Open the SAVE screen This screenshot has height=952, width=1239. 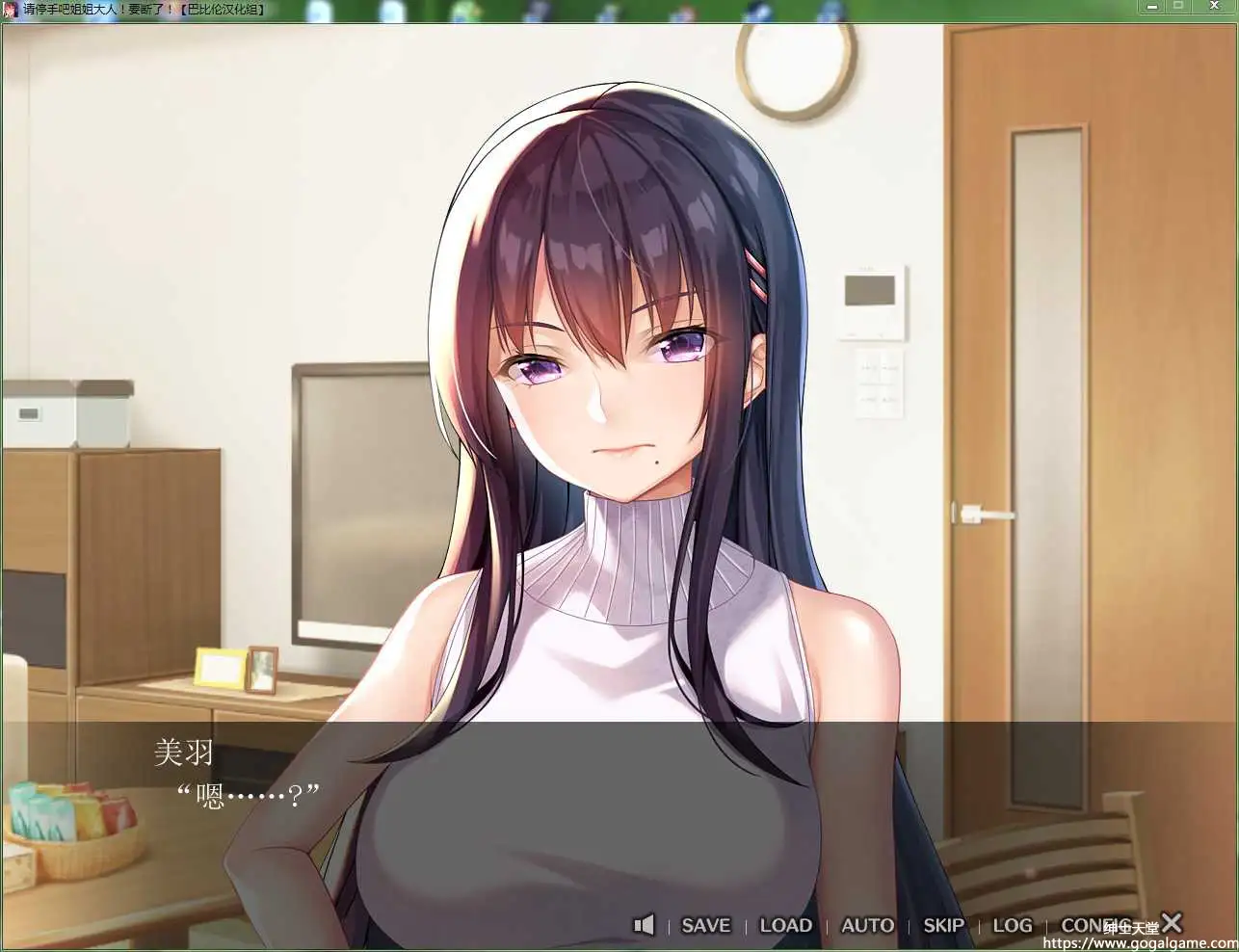click(x=704, y=924)
